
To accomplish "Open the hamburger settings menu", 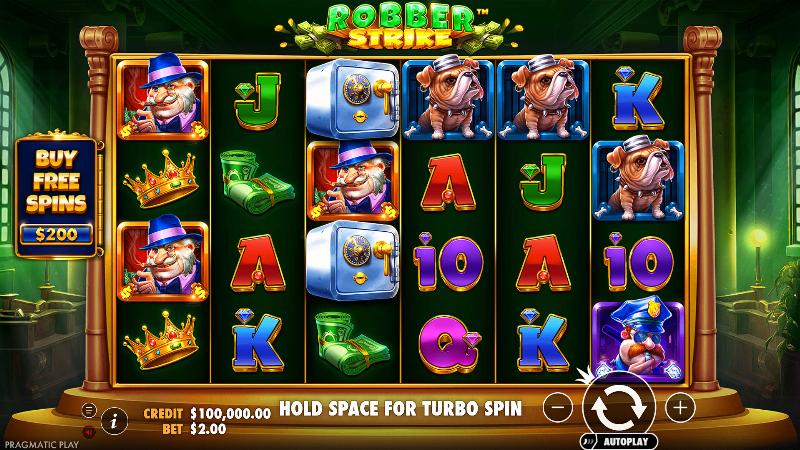I will (x=88, y=410).
